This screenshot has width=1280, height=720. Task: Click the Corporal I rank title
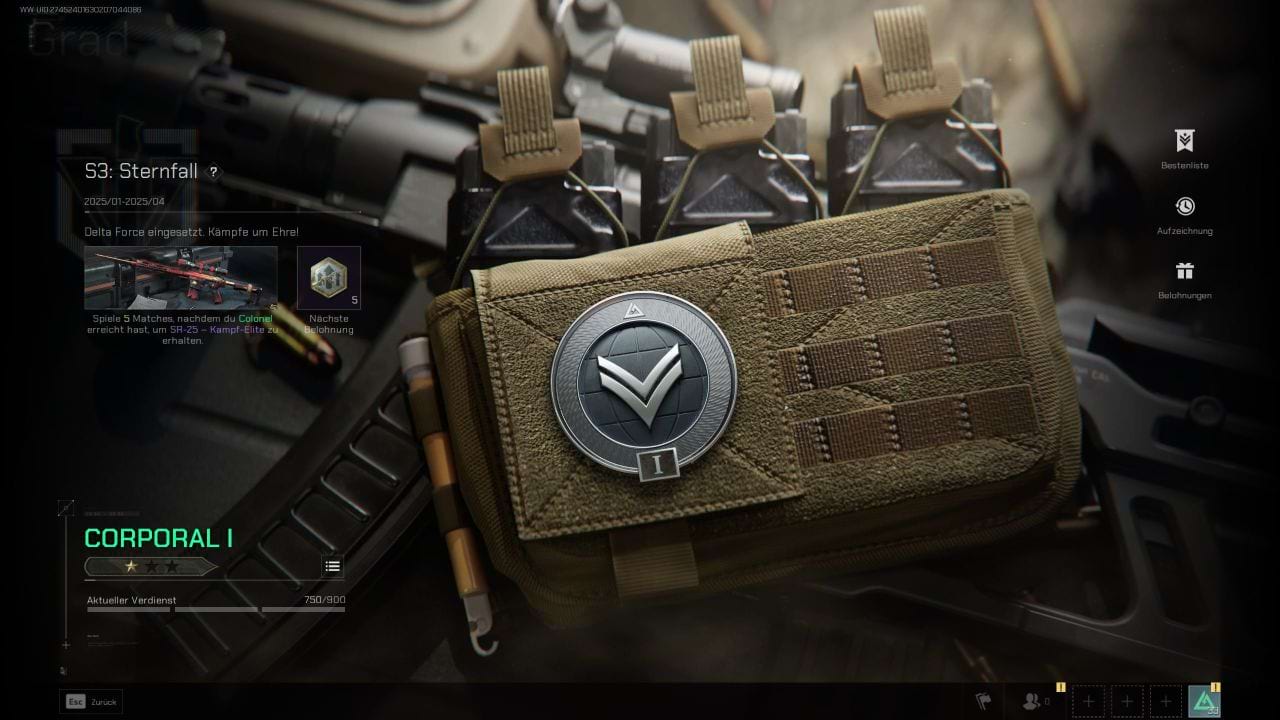[x=157, y=537]
